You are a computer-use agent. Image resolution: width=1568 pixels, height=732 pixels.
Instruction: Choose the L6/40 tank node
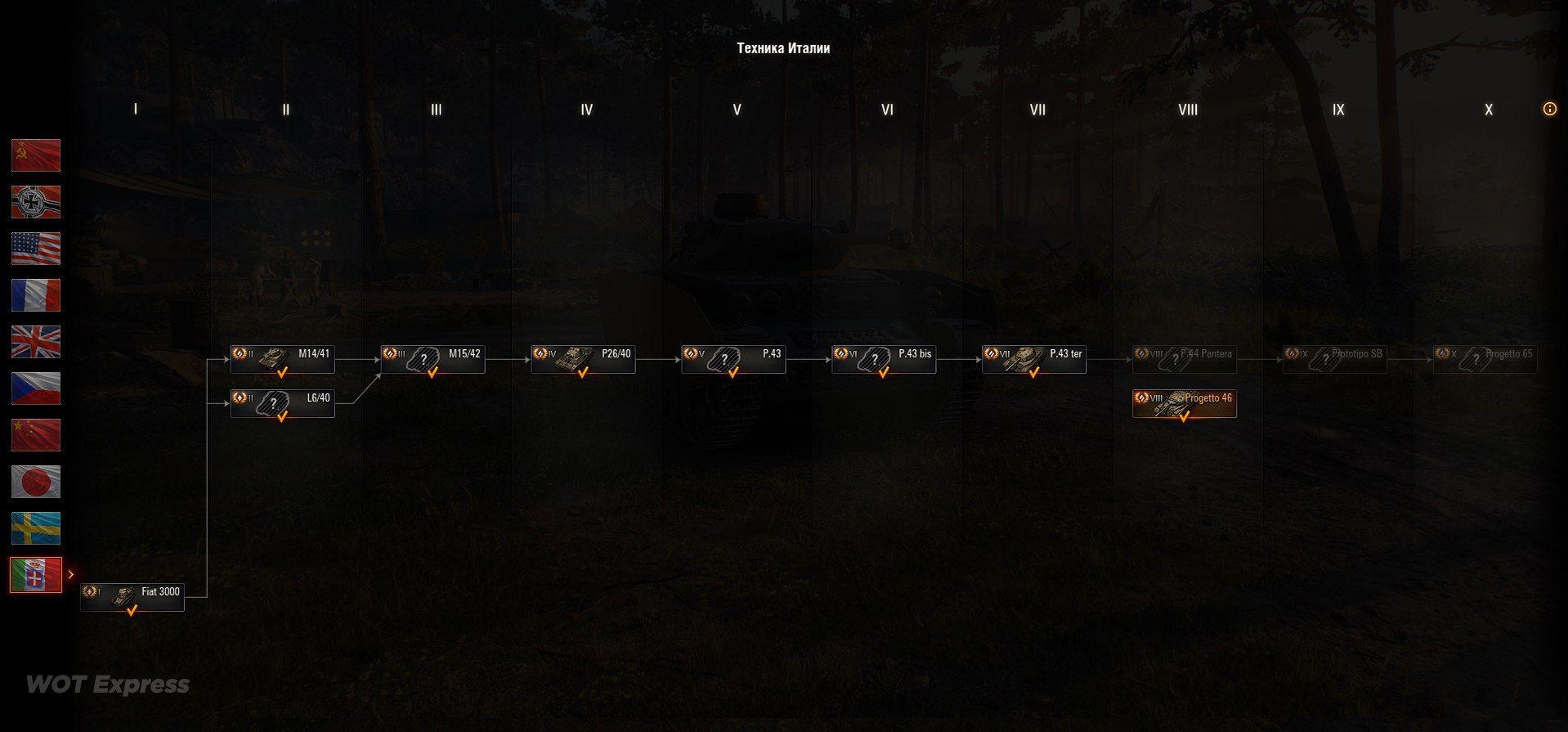(283, 403)
